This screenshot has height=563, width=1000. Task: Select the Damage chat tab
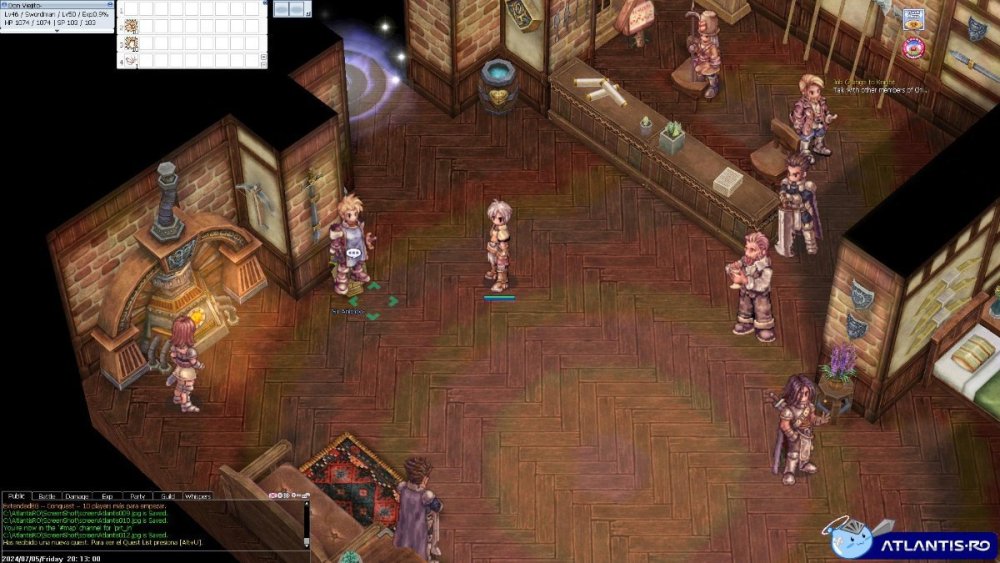click(x=76, y=496)
